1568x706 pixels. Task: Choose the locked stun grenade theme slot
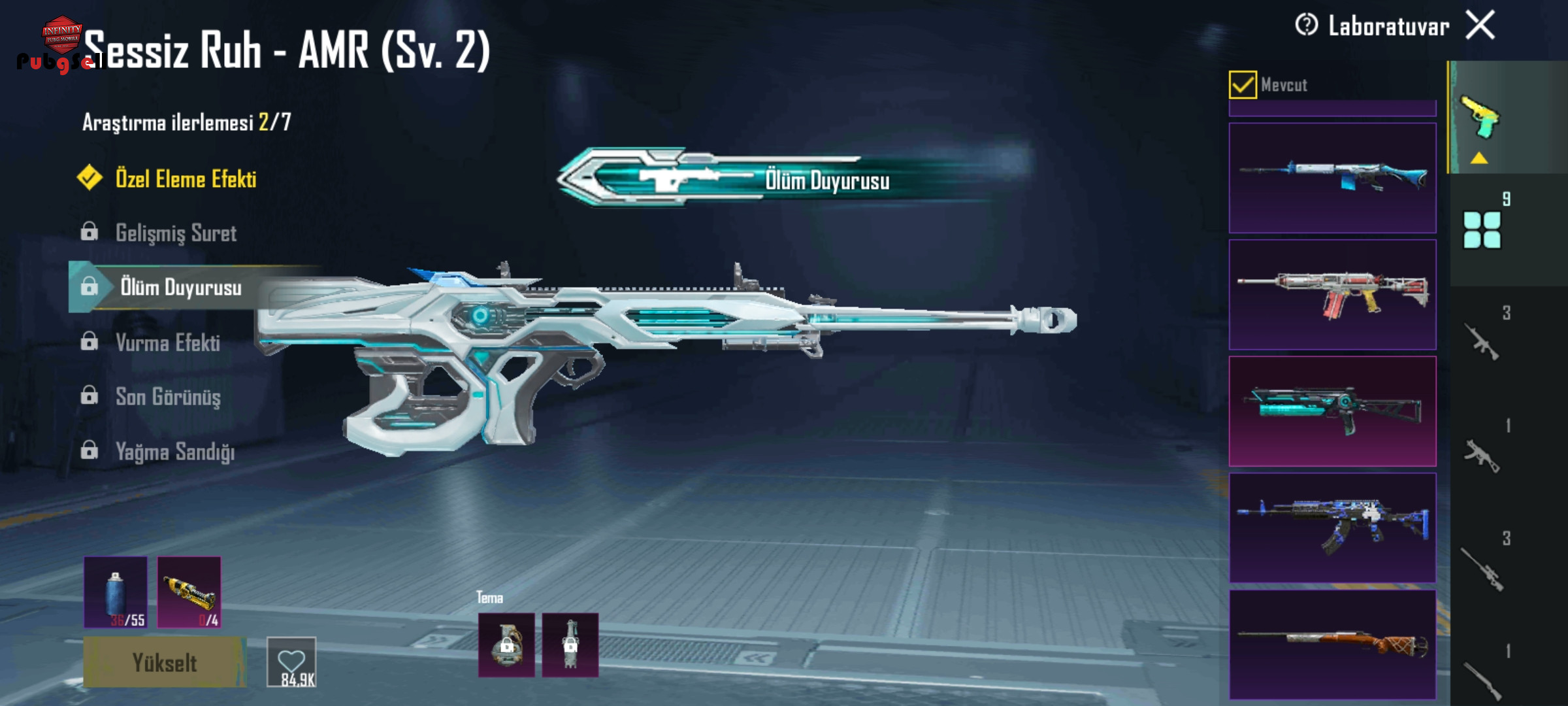[x=570, y=645]
